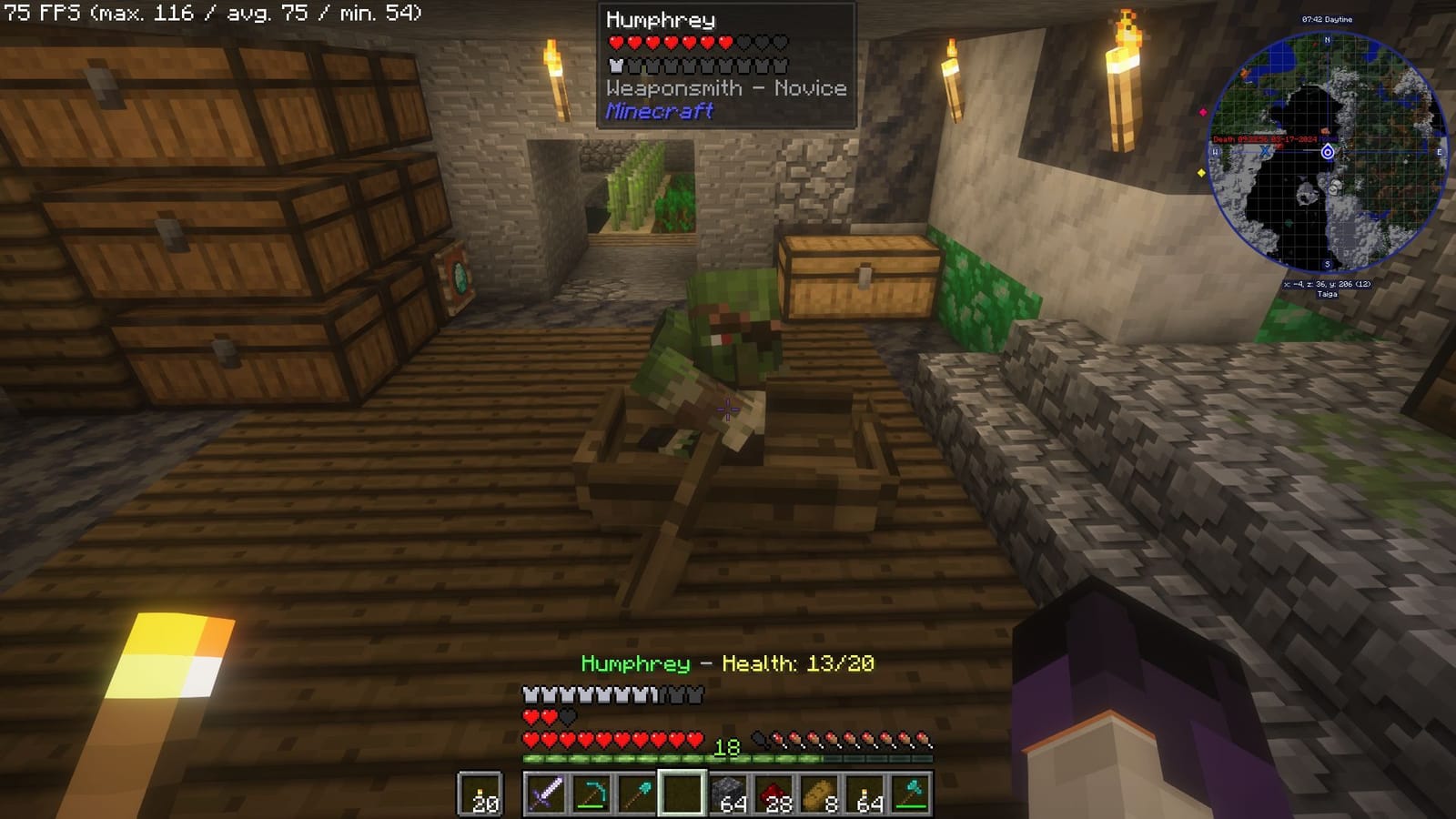1456x819 pixels.
Task: Select the diamond pickaxe hotbar slot
Action: tap(591, 791)
